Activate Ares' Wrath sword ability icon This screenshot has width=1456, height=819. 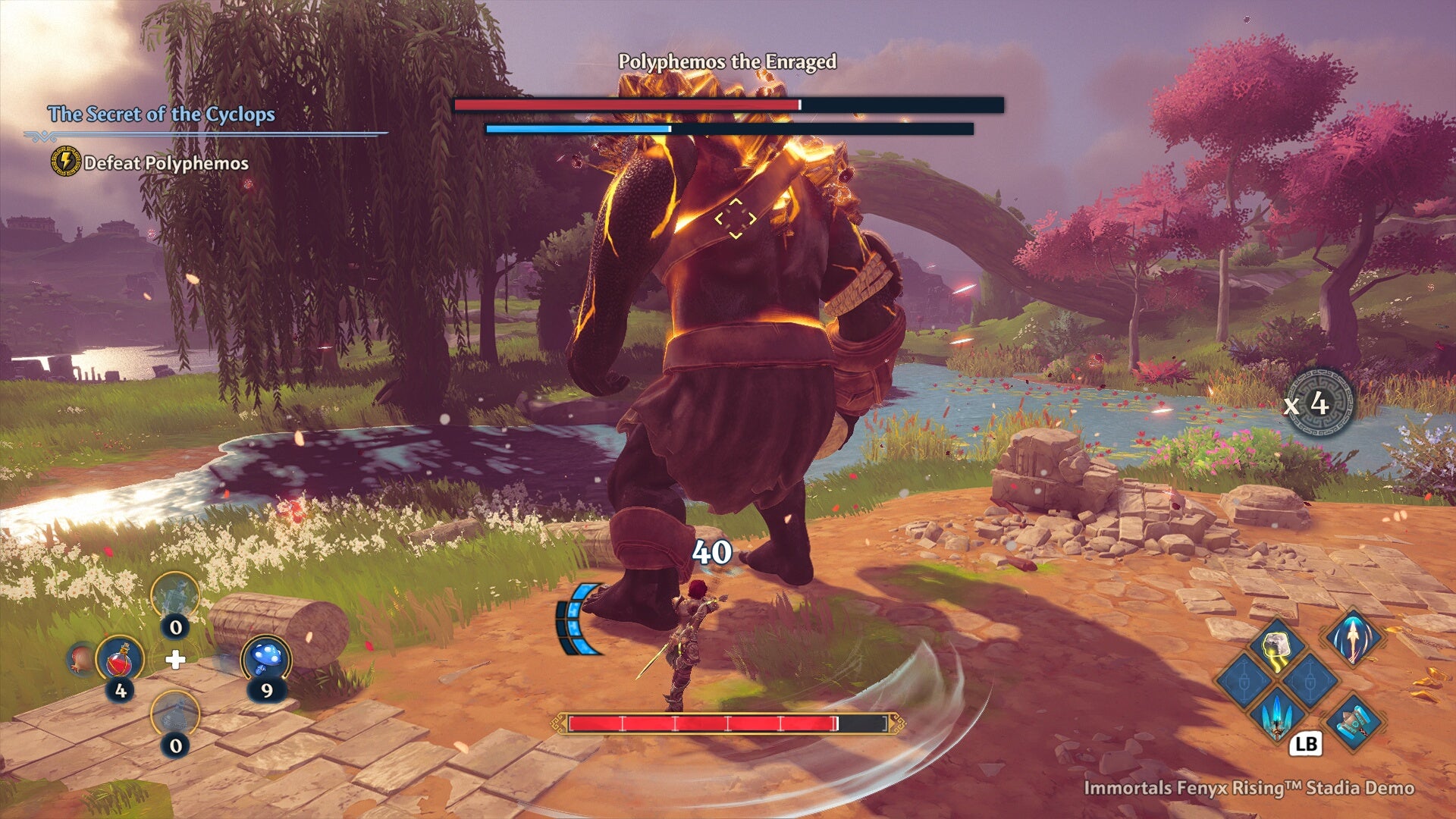coord(1354,639)
